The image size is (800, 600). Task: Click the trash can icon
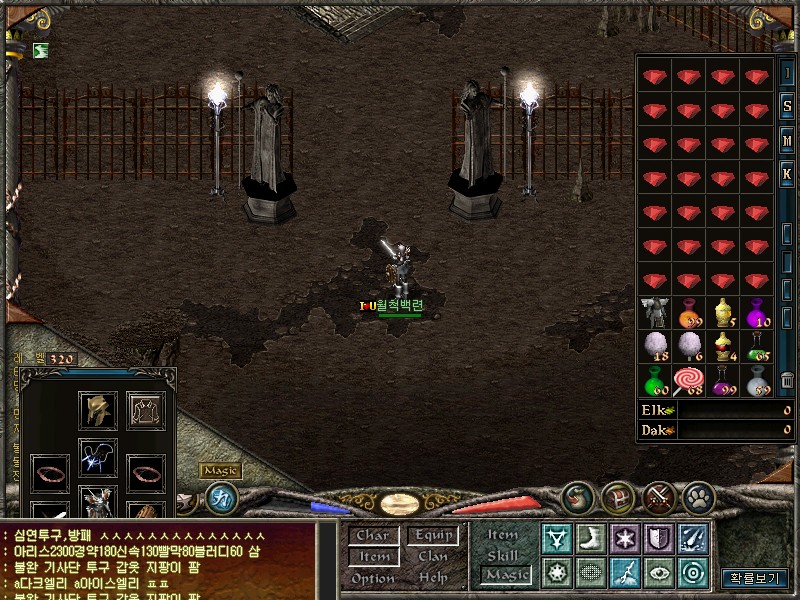pyautogui.click(x=788, y=380)
